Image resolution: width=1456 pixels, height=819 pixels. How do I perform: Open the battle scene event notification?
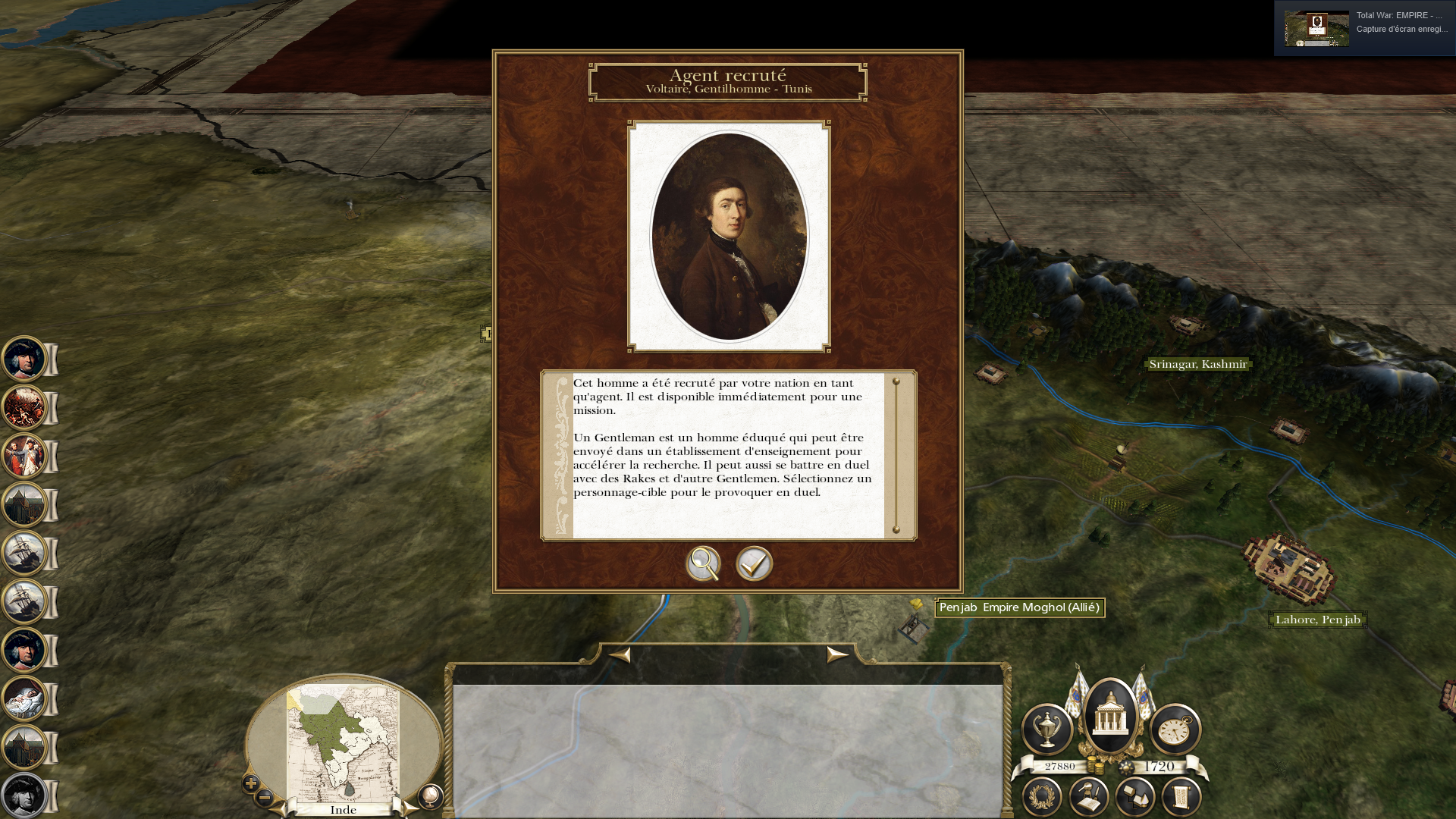pos(24,407)
